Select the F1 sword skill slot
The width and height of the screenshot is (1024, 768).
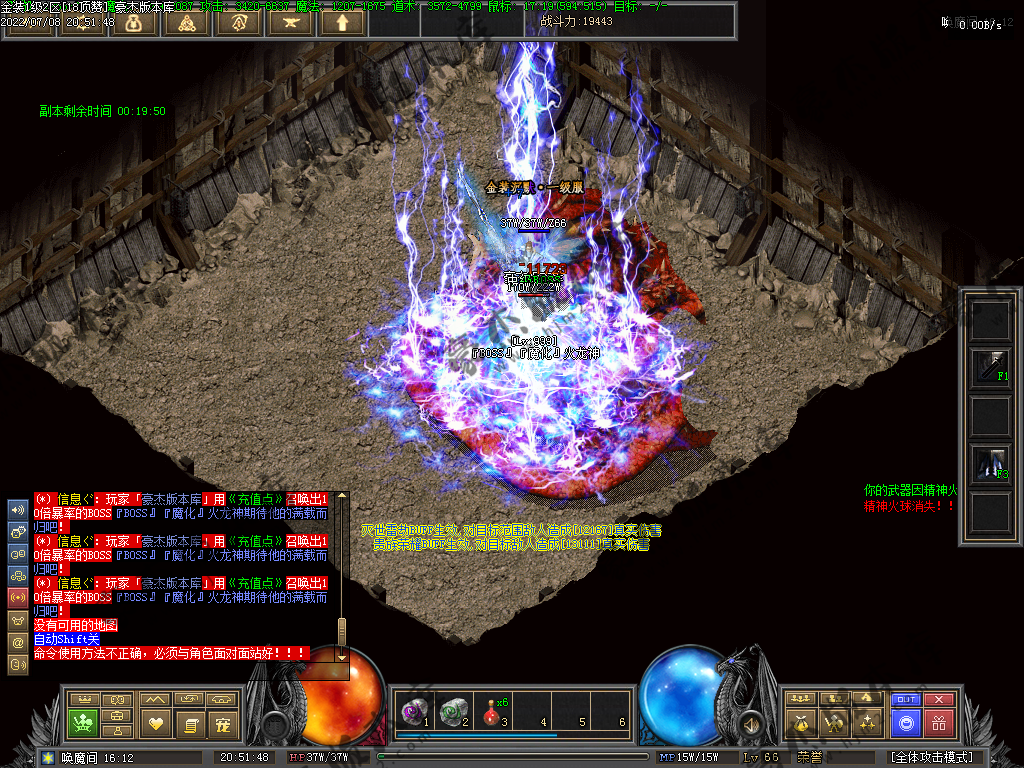990,368
